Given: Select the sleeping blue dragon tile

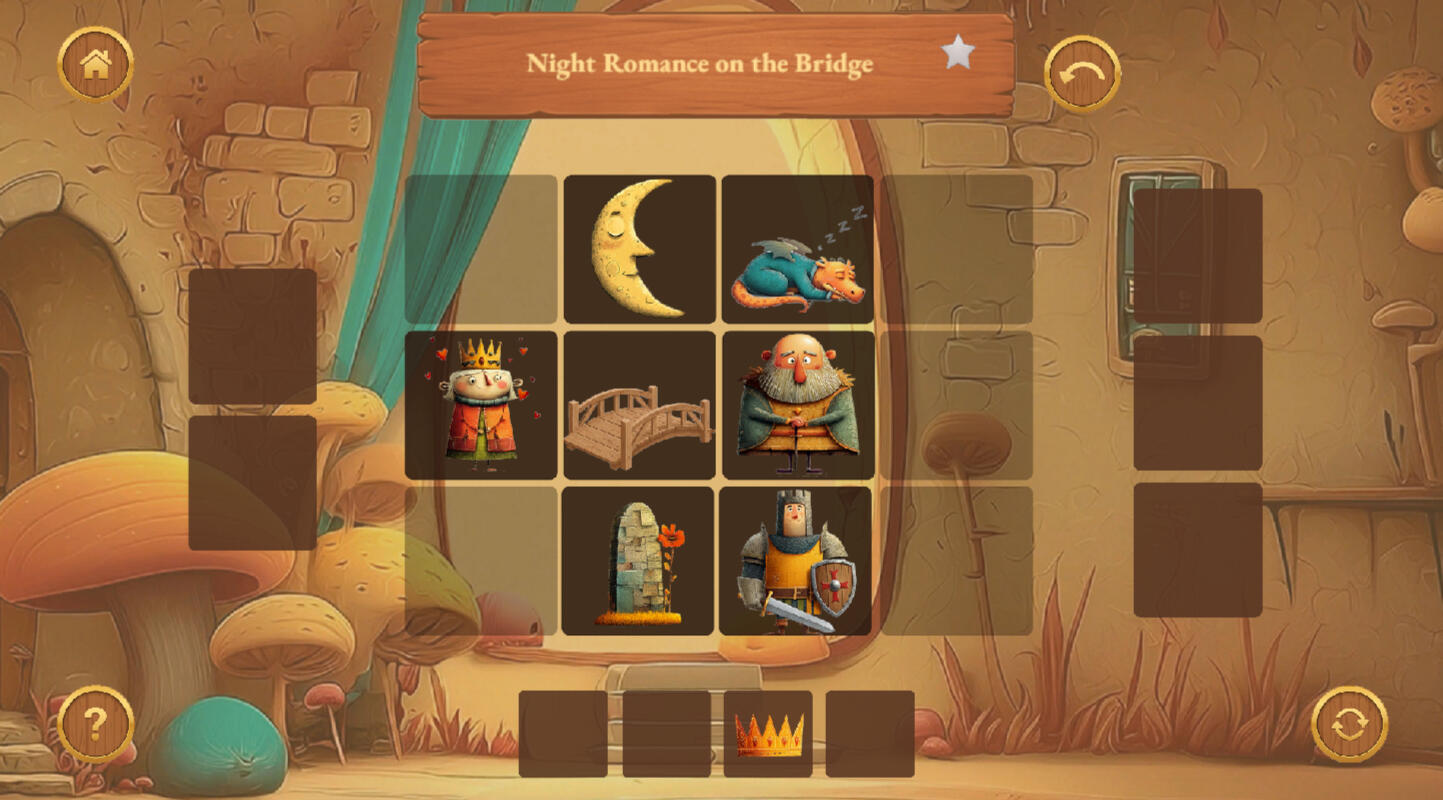Looking at the screenshot, I should click(798, 249).
